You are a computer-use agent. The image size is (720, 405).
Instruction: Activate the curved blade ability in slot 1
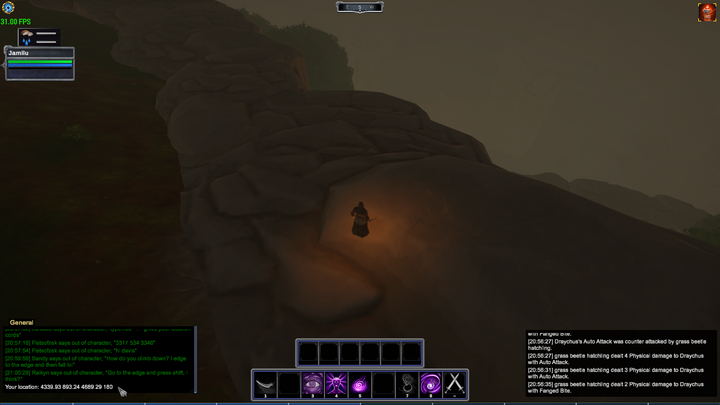click(x=265, y=383)
